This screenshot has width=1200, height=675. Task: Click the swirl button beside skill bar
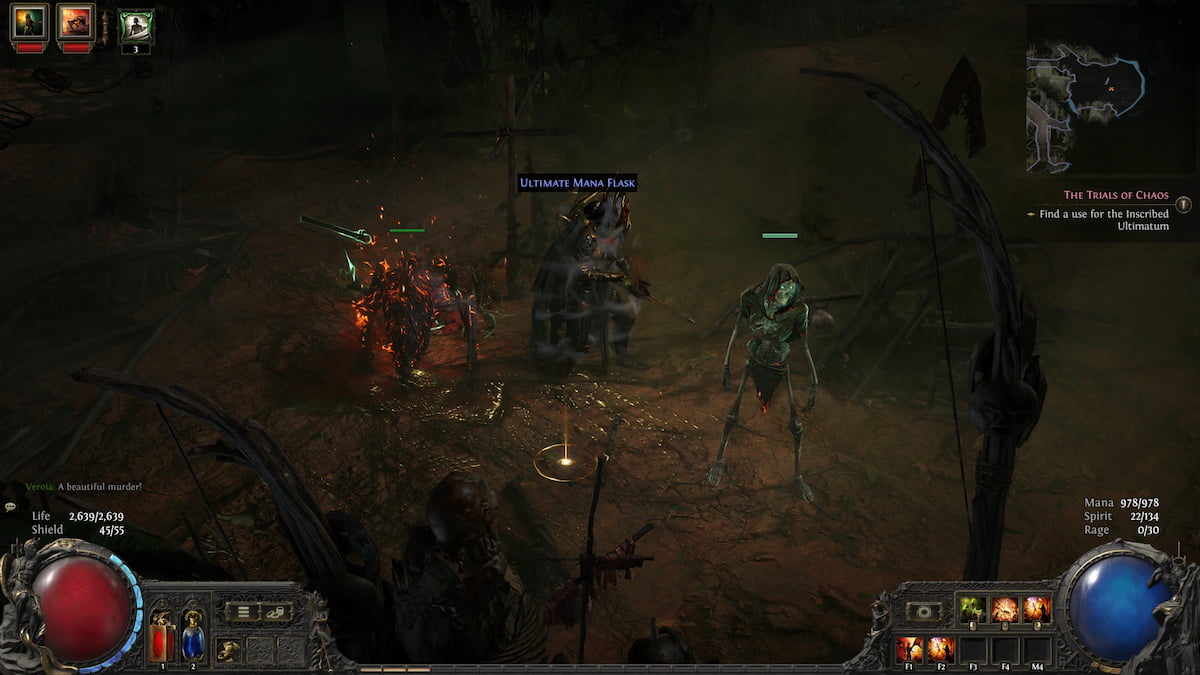(x=924, y=611)
